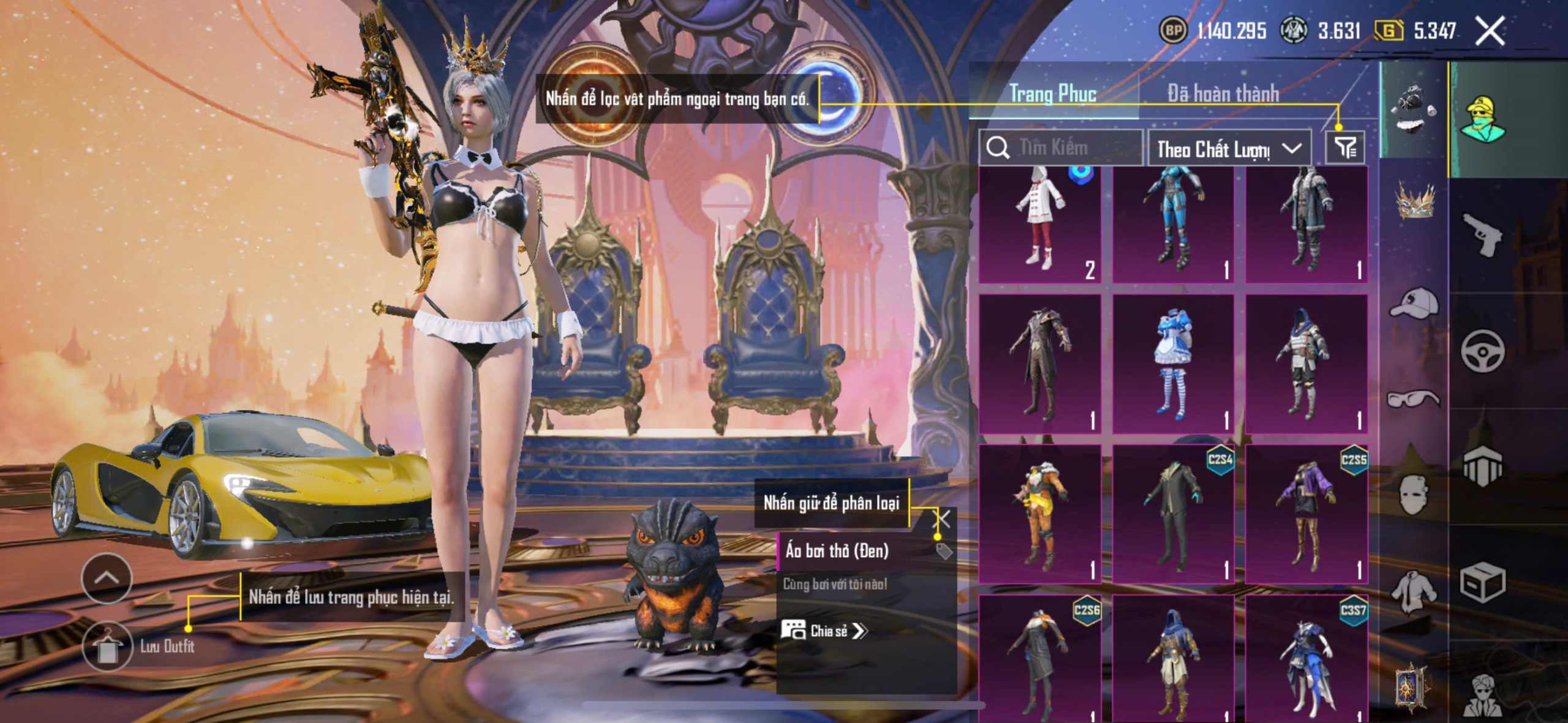Switch to the Trang Phục tab
Screen dimensions: 1568x723
[1052, 94]
